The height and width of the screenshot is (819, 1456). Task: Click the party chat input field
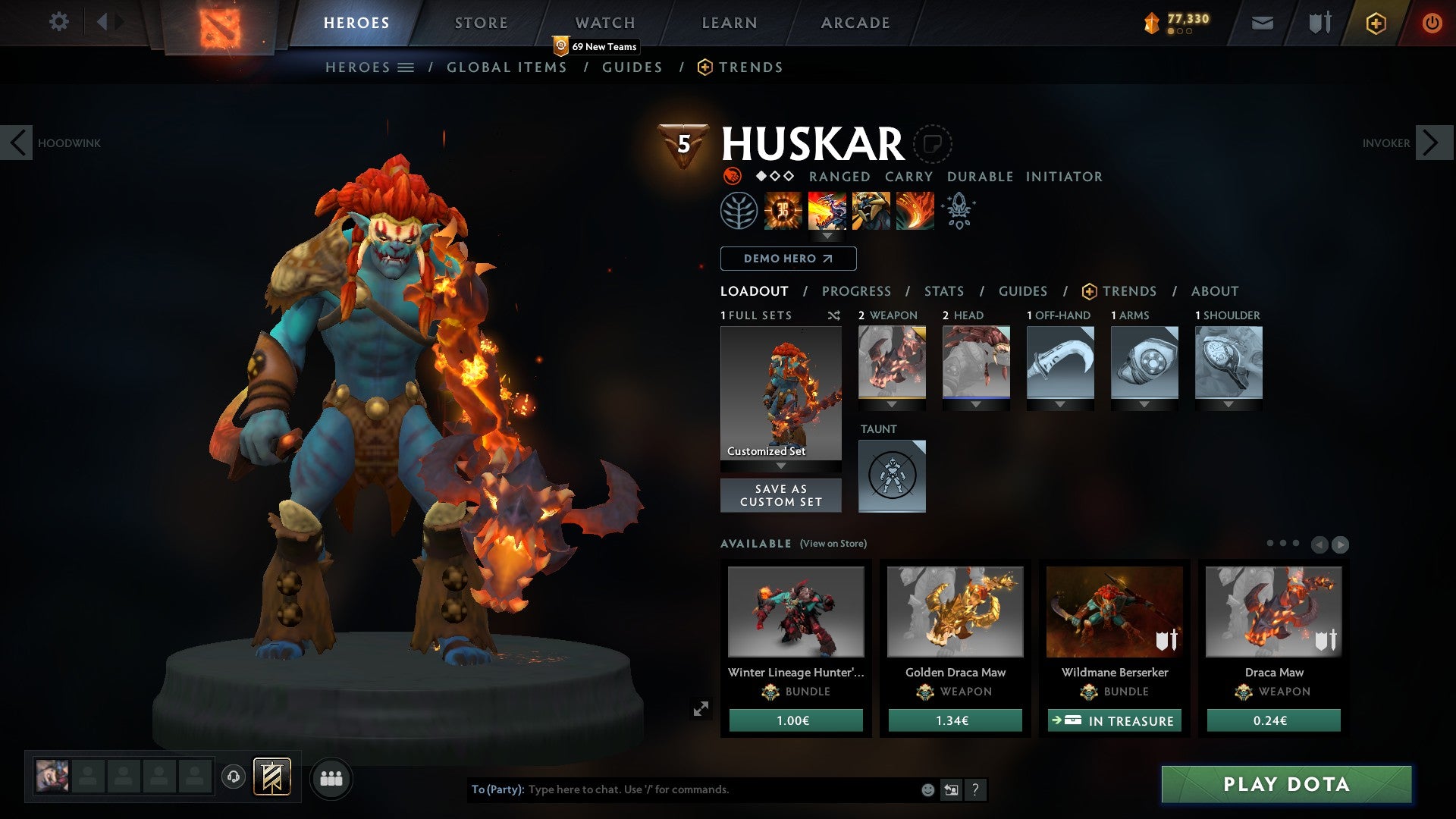point(720,789)
